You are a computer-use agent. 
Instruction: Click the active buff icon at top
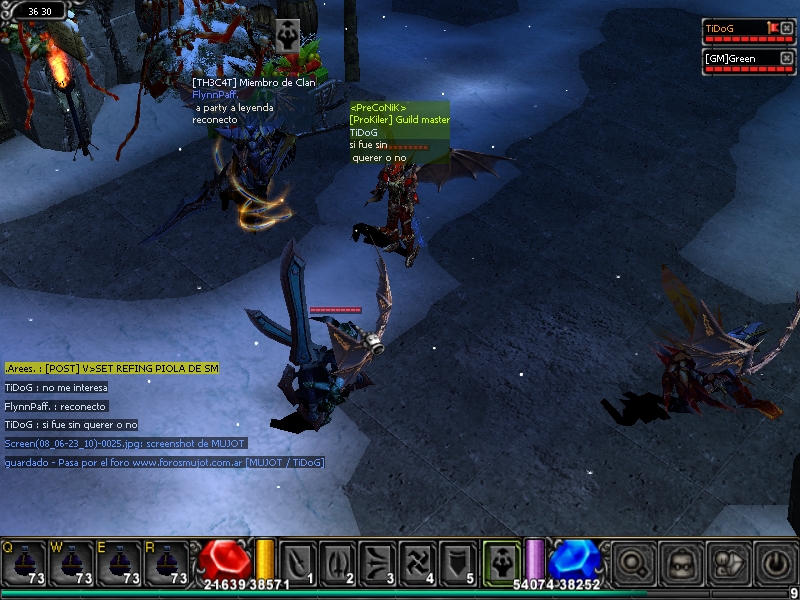coord(287,31)
